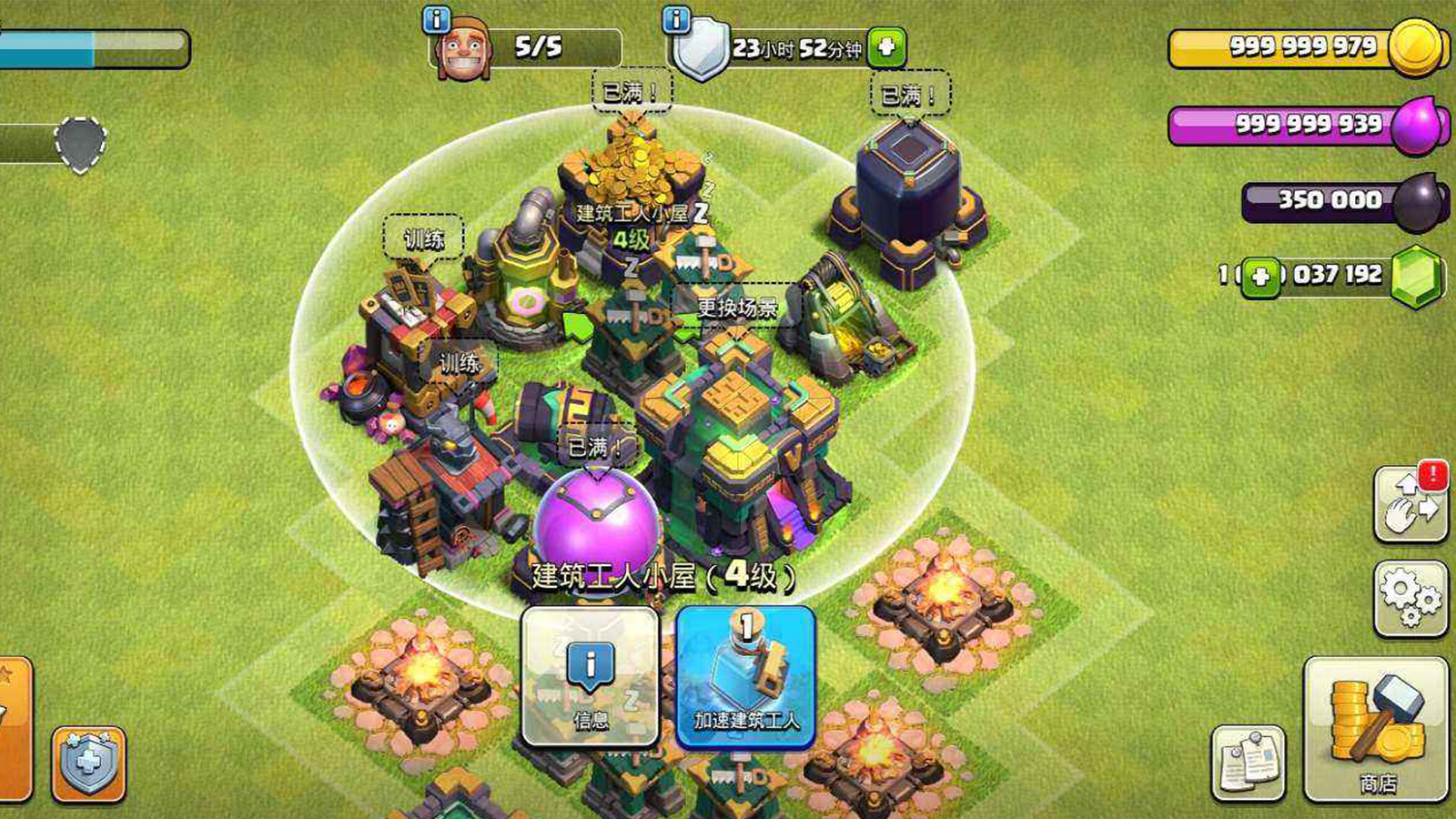
Task: Open the shield info button
Action: coord(676,19)
